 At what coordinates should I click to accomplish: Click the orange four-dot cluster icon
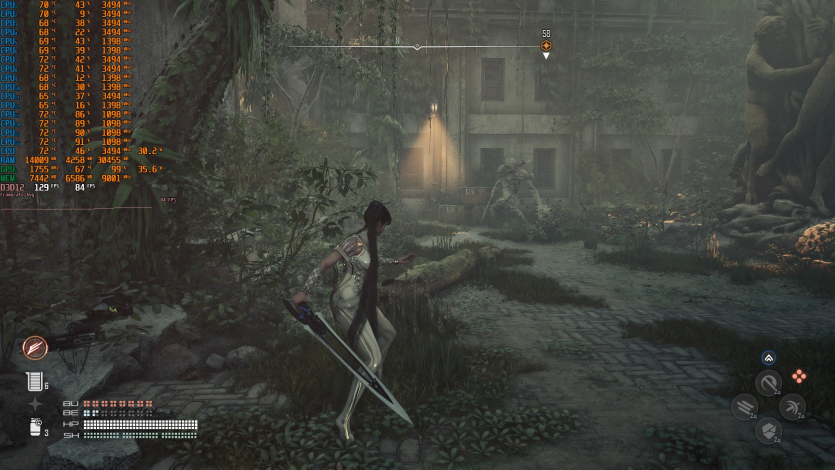(x=798, y=376)
